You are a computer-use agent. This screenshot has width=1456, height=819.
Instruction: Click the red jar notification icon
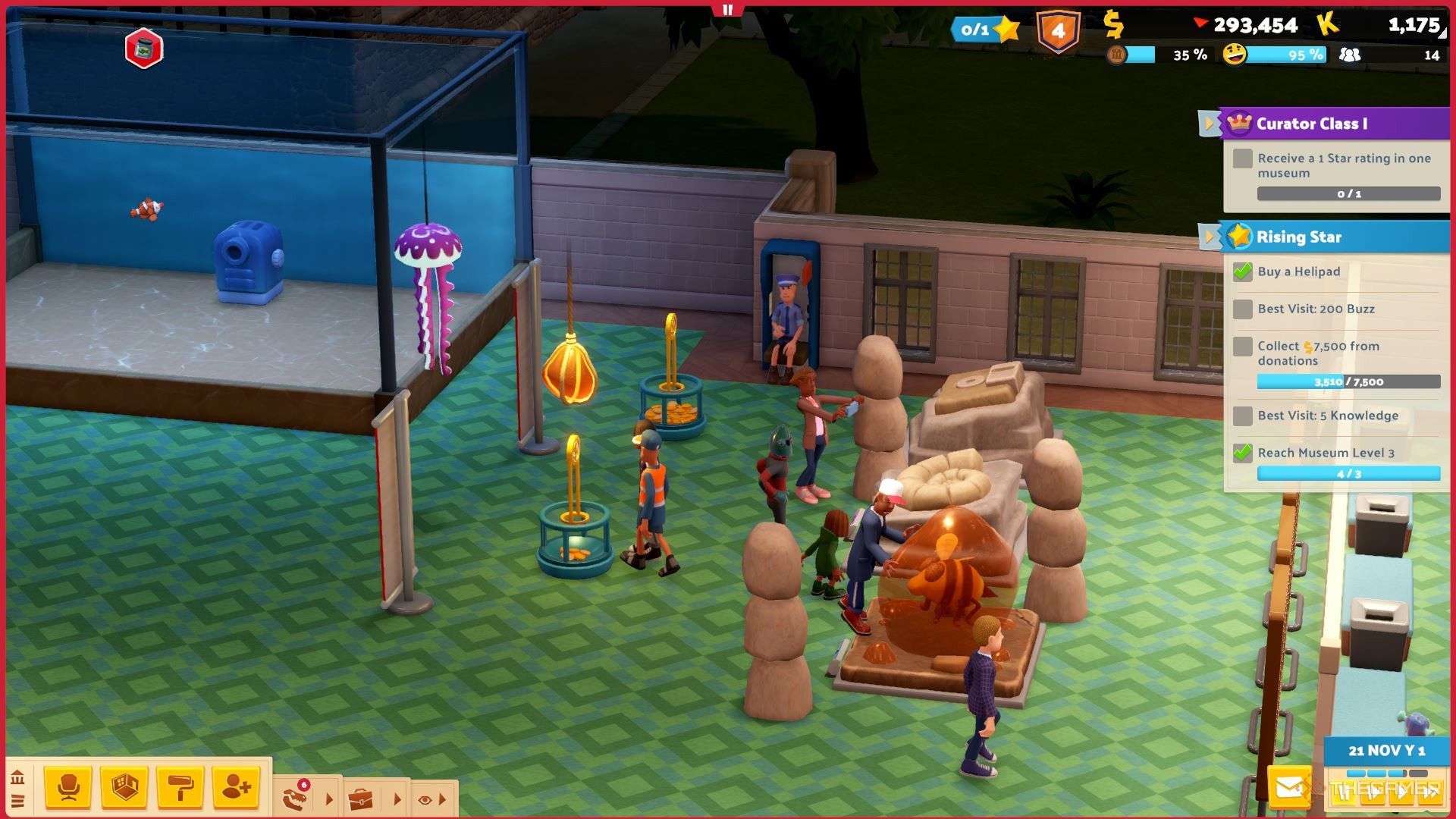coord(144,49)
